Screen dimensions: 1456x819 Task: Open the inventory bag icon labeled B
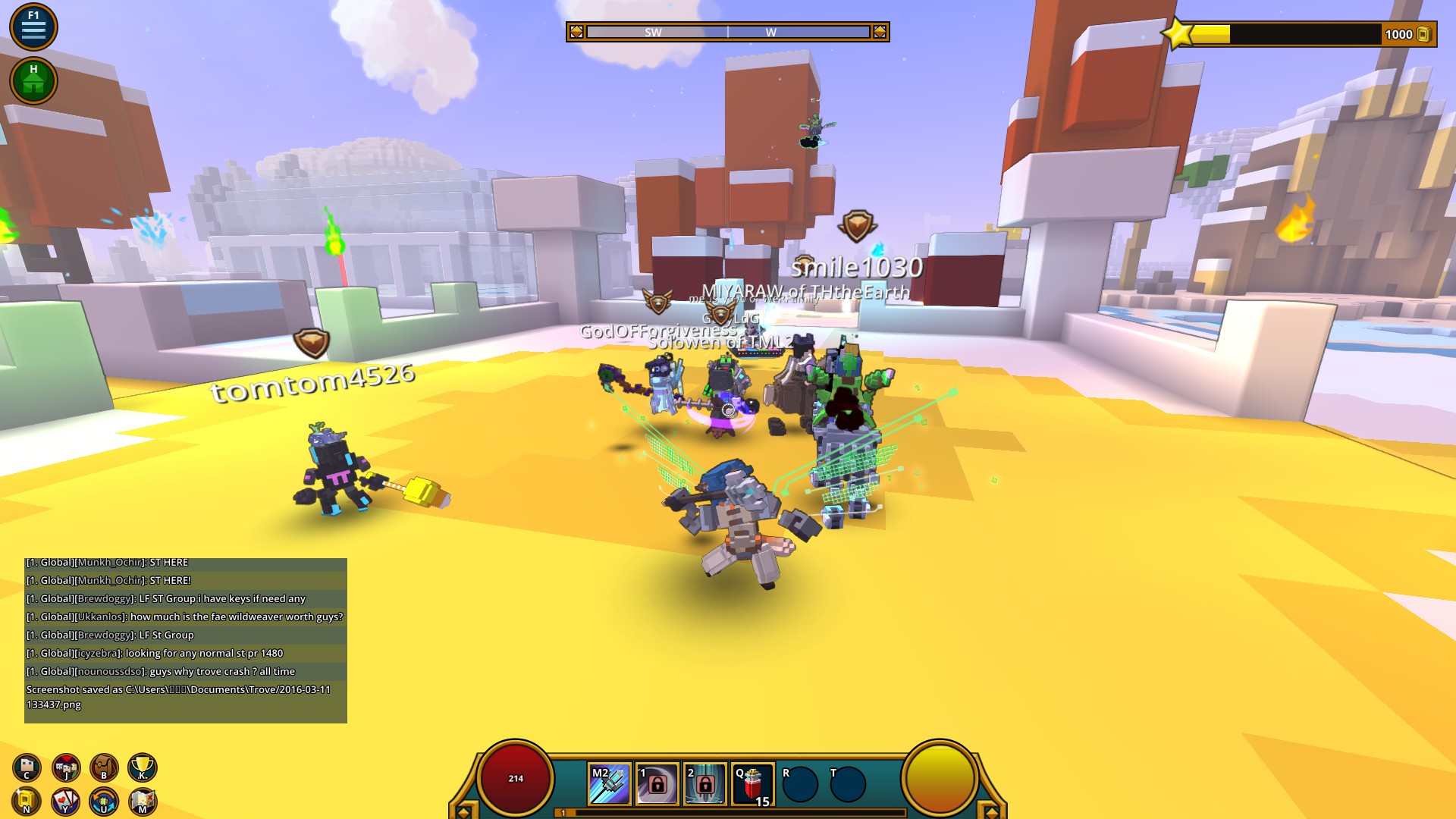click(104, 767)
